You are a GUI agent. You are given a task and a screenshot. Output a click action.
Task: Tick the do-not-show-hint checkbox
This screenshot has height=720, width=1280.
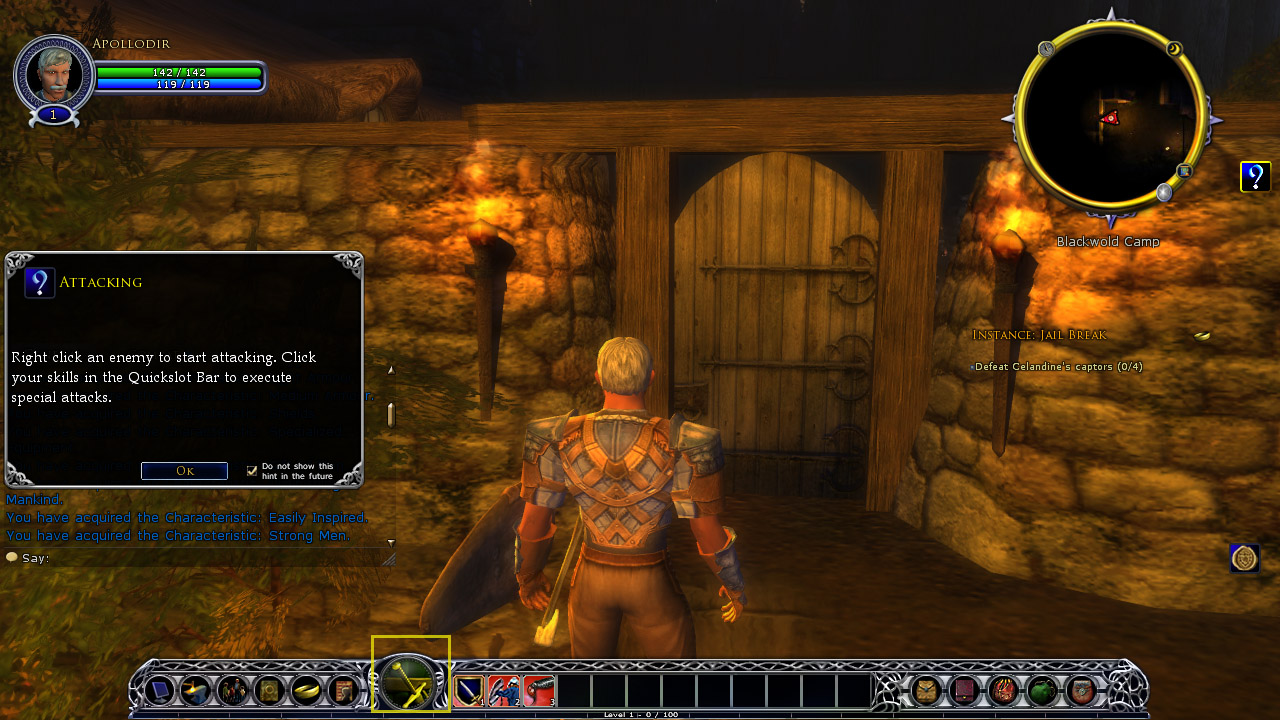click(x=252, y=471)
